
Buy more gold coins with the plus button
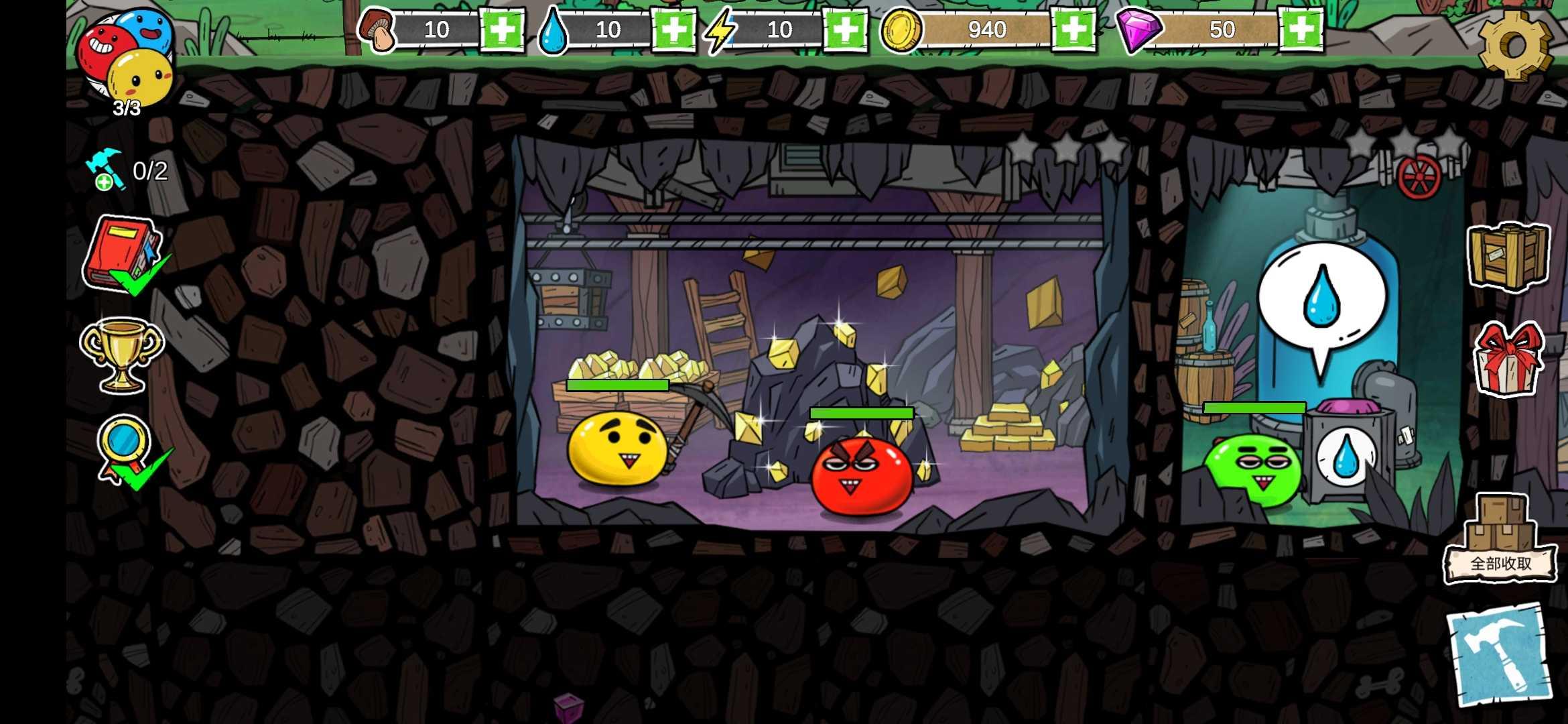click(x=1073, y=29)
